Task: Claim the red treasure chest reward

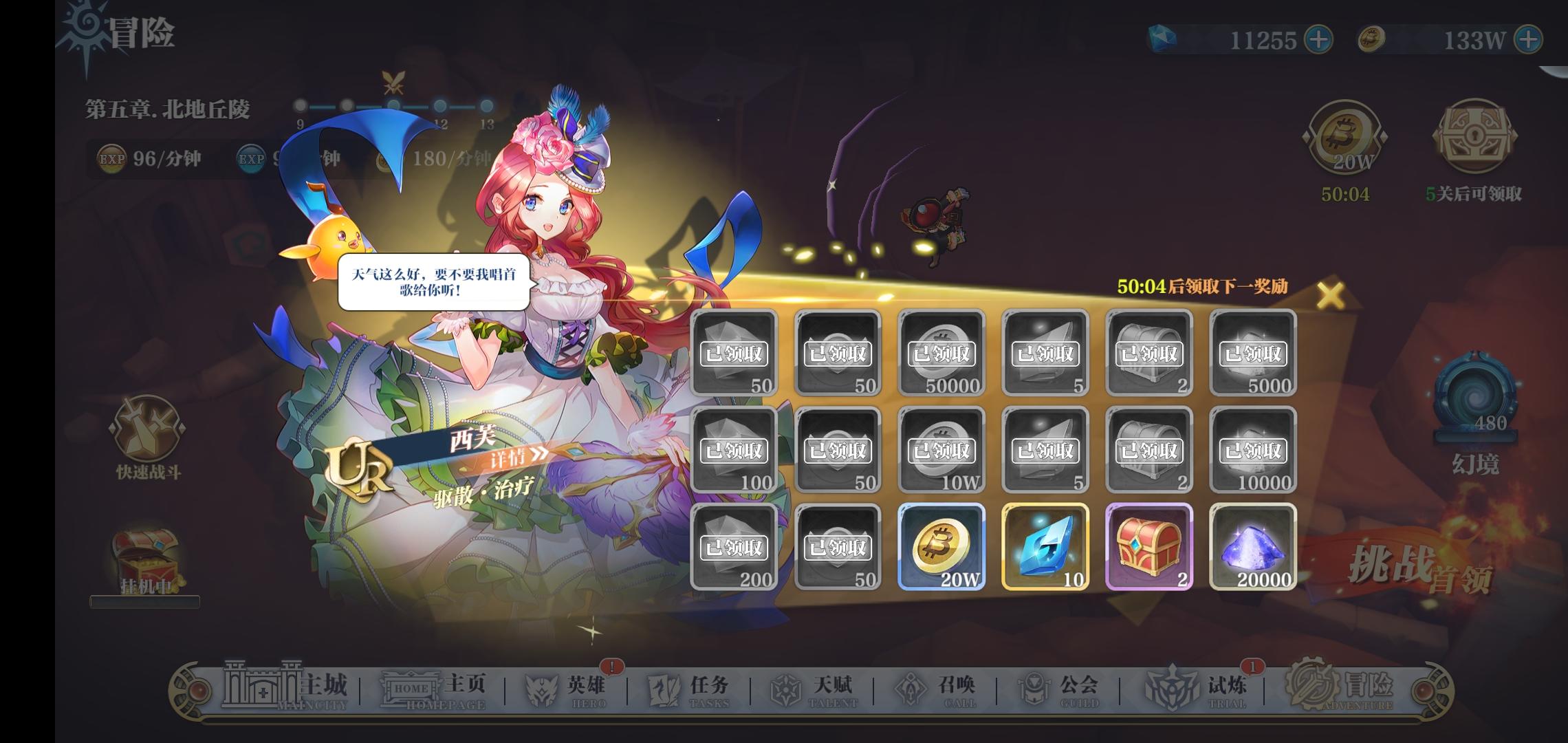Action: (x=1148, y=547)
